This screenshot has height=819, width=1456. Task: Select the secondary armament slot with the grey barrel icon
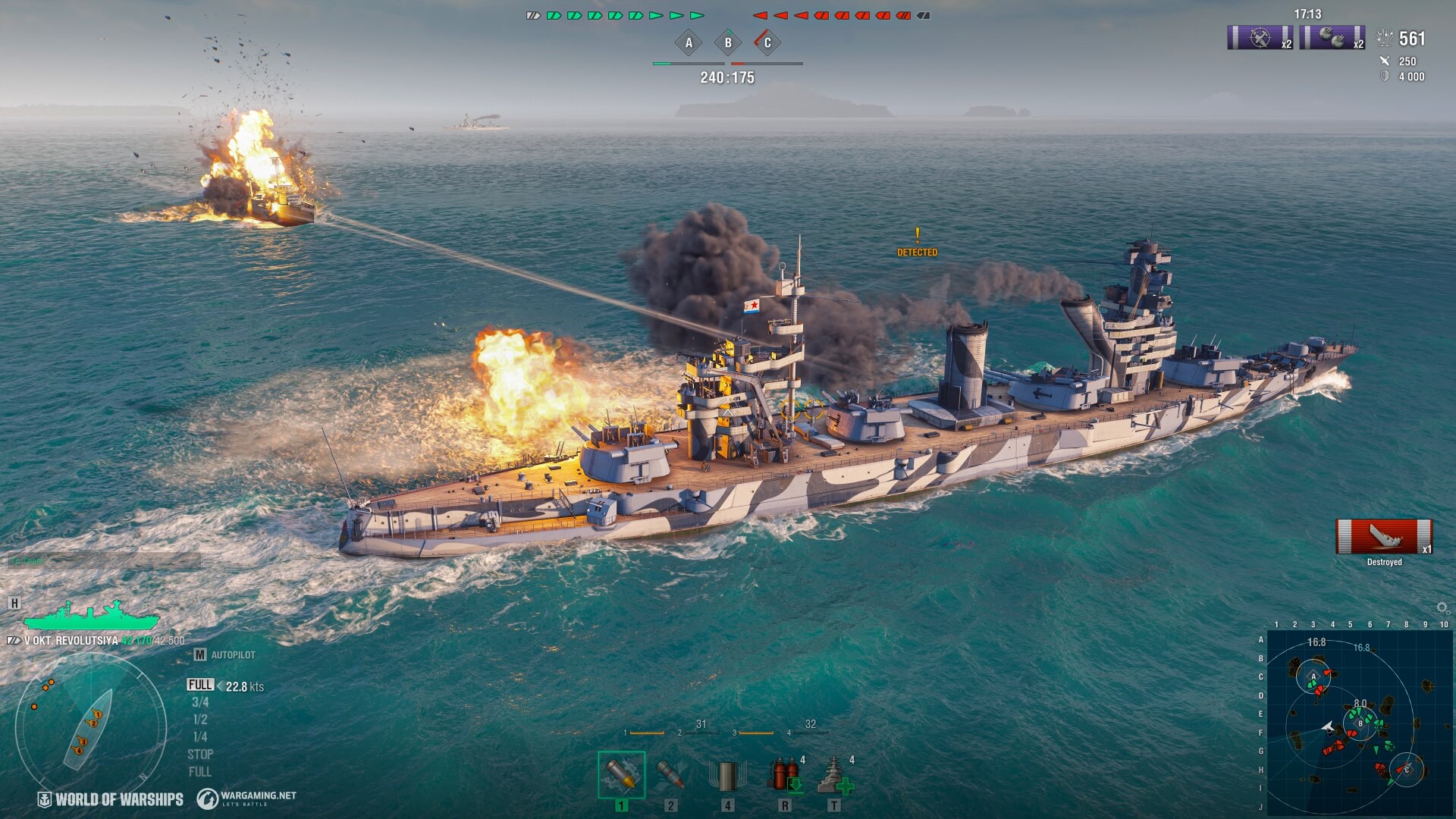coord(726,775)
